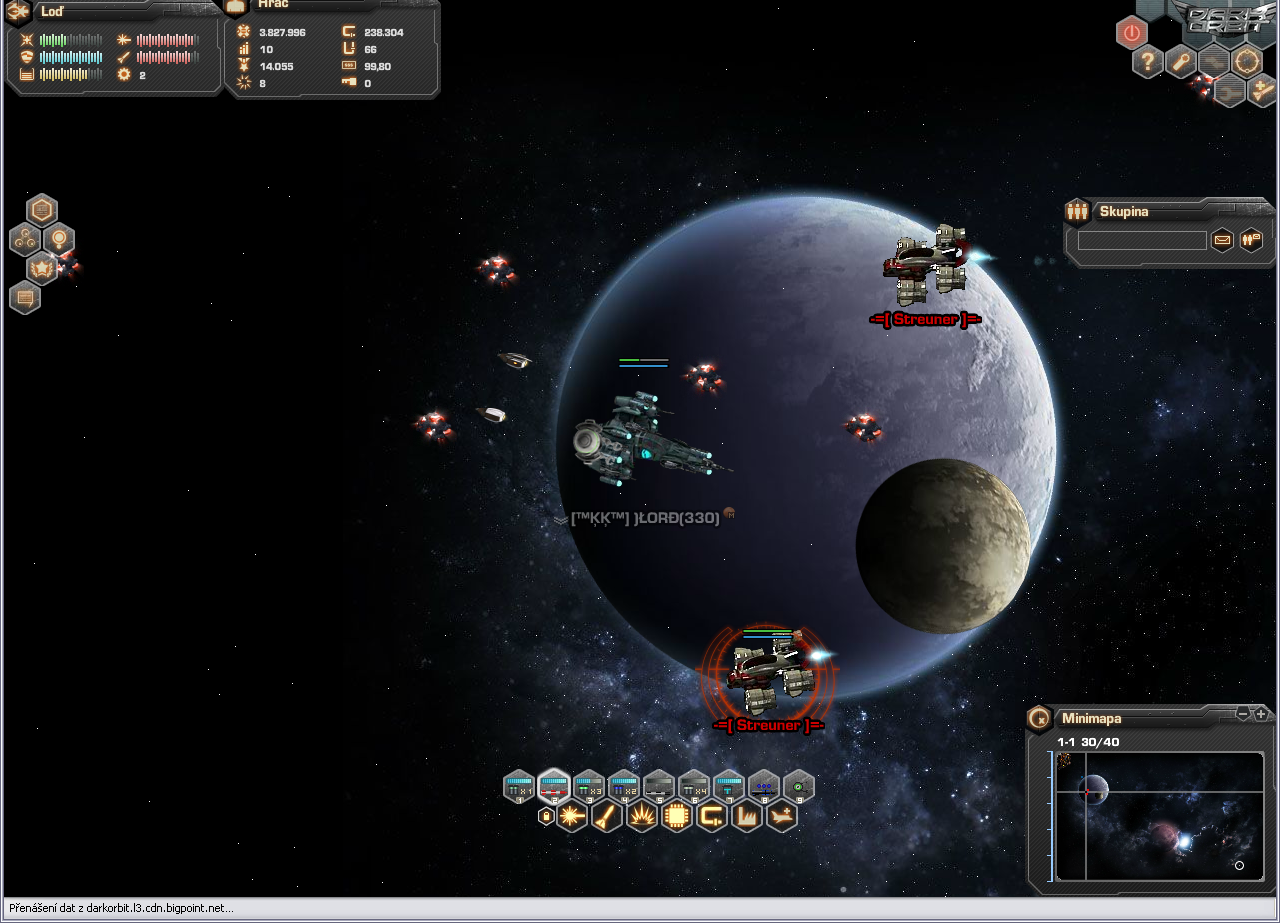Open the question mark help icon
Image resolution: width=1280 pixels, height=923 pixels.
tap(1148, 62)
